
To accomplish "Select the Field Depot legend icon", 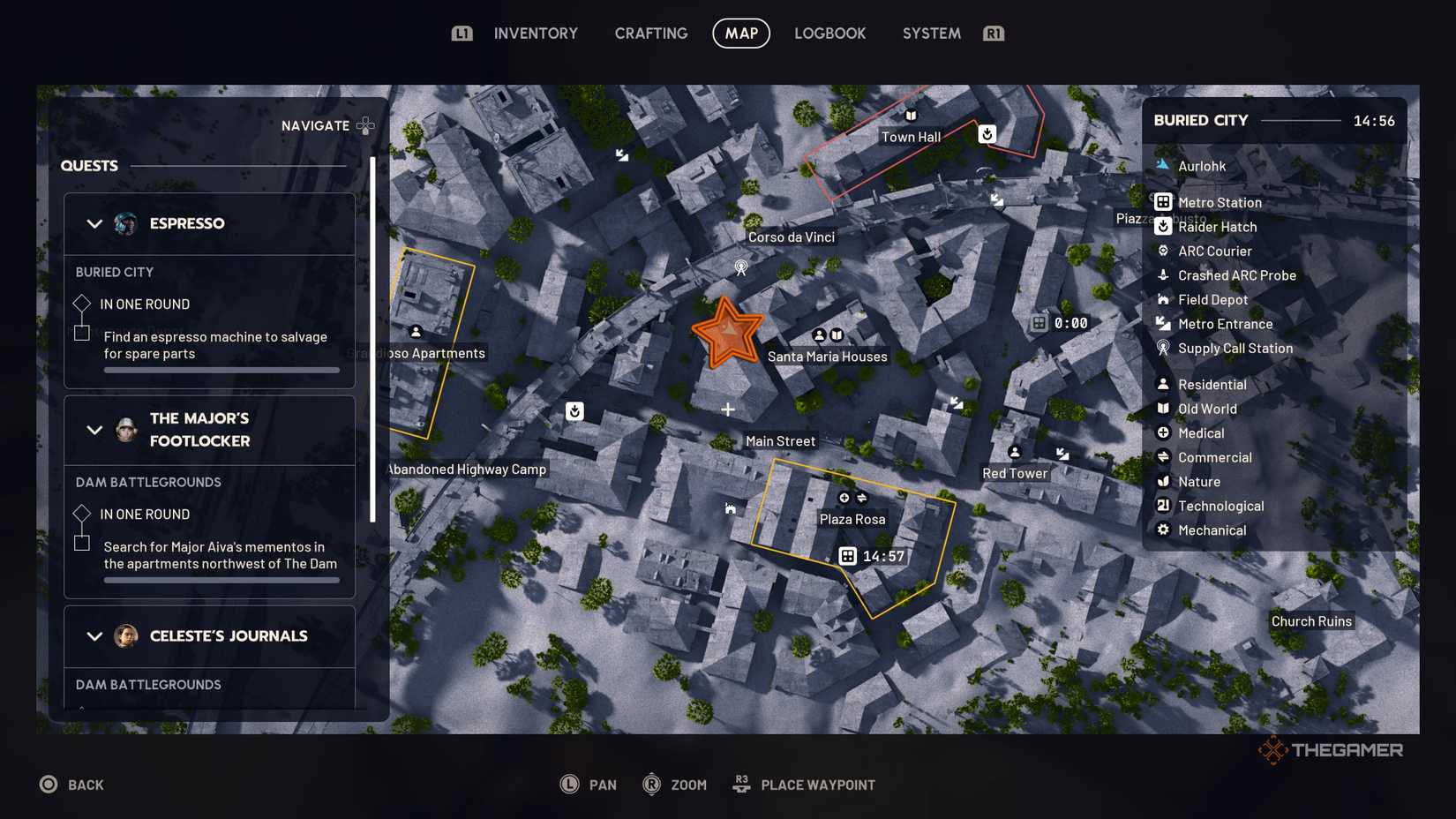I will pos(1162,300).
